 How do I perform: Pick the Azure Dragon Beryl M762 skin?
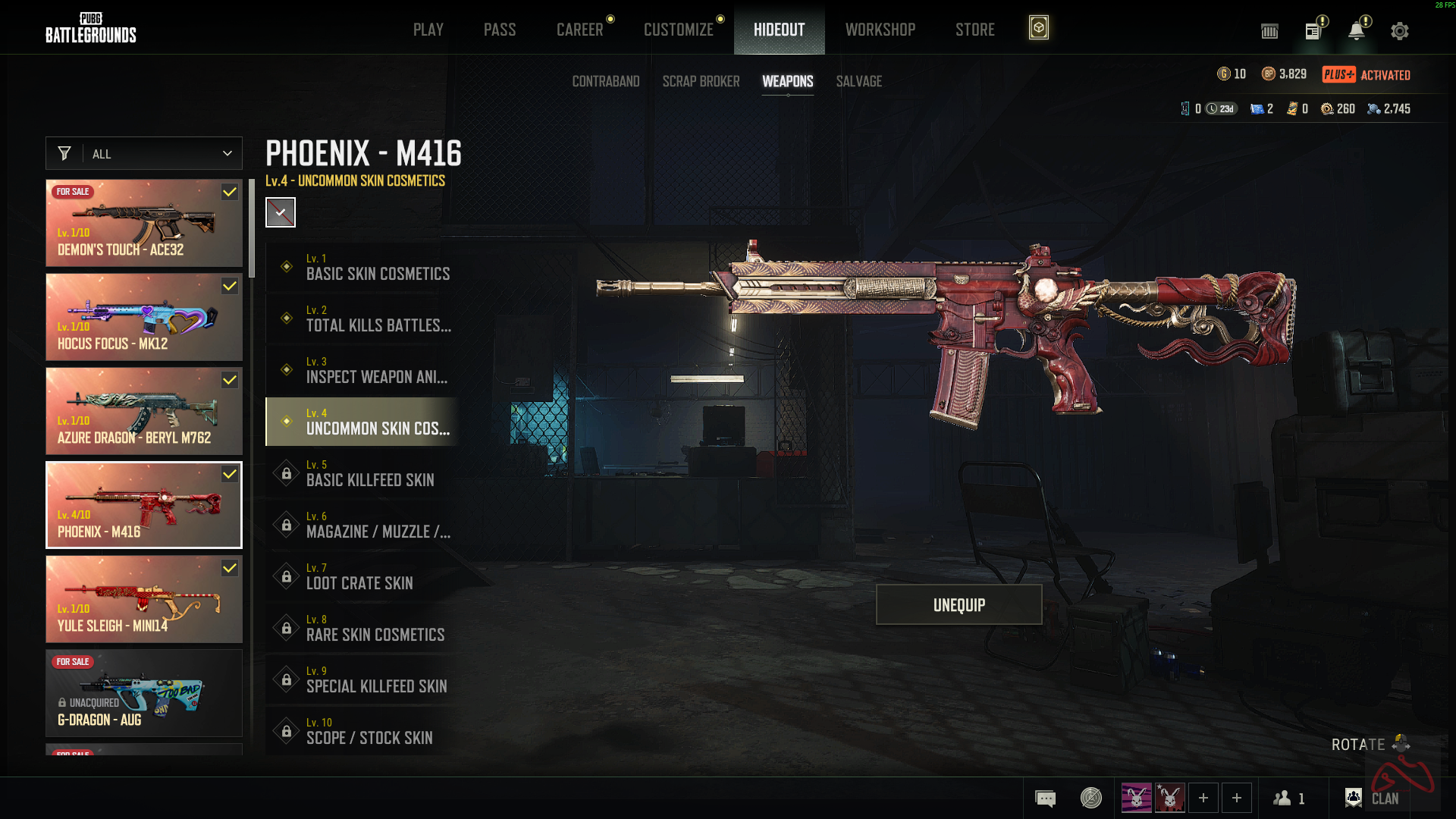pyautogui.click(x=144, y=411)
